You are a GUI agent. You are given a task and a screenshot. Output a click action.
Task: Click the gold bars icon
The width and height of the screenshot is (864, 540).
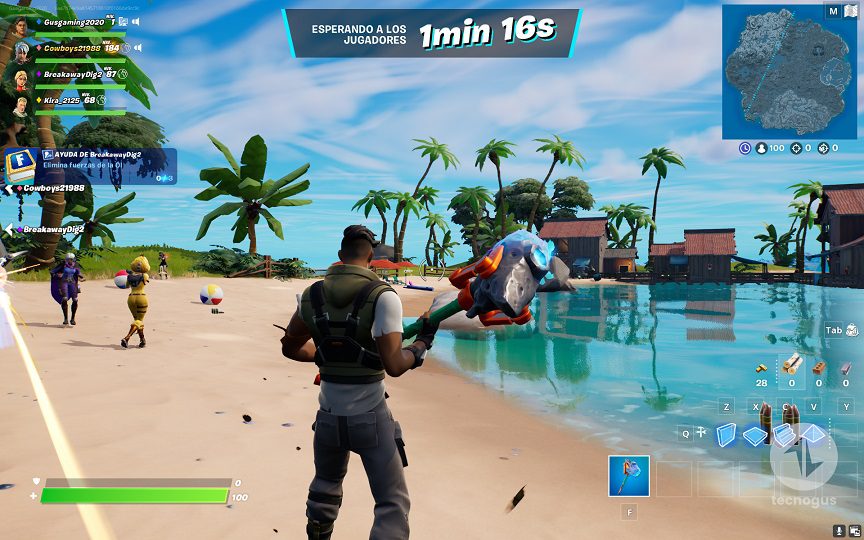pos(761,366)
